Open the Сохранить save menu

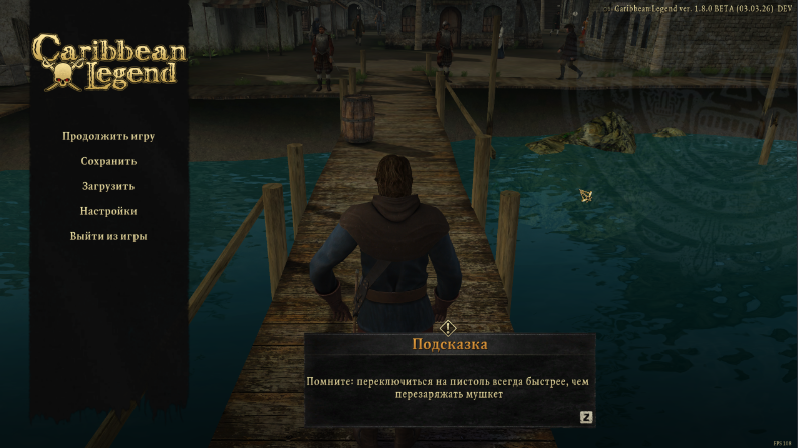click(x=108, y=161)
